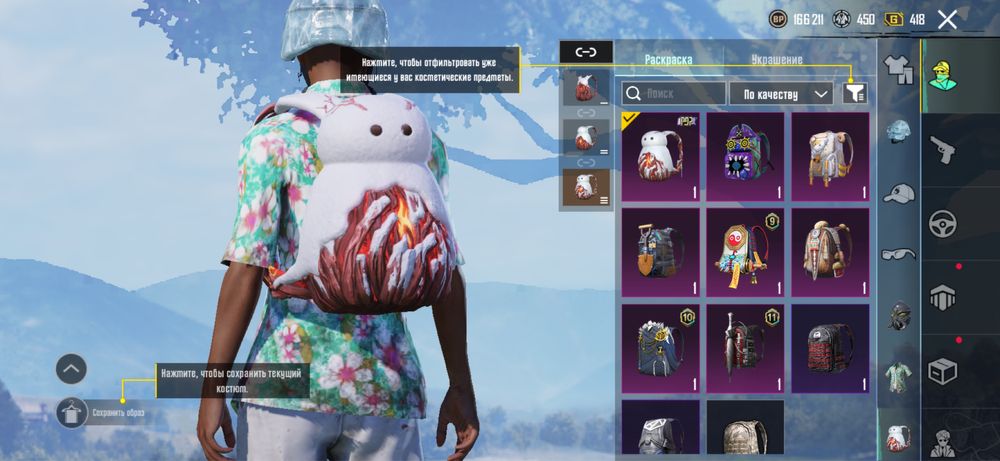The image size is (1000, 461).
Task: Click the Поиск search field
Action: coord(673,93)
